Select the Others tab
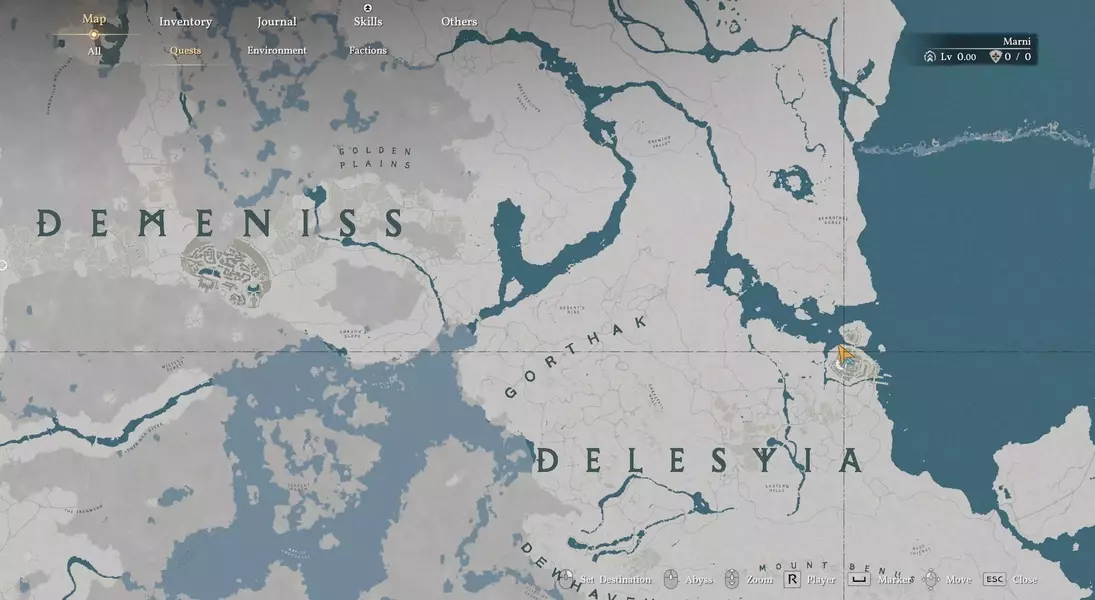The width and height of the screenshot is (1095, 600). 459,22
